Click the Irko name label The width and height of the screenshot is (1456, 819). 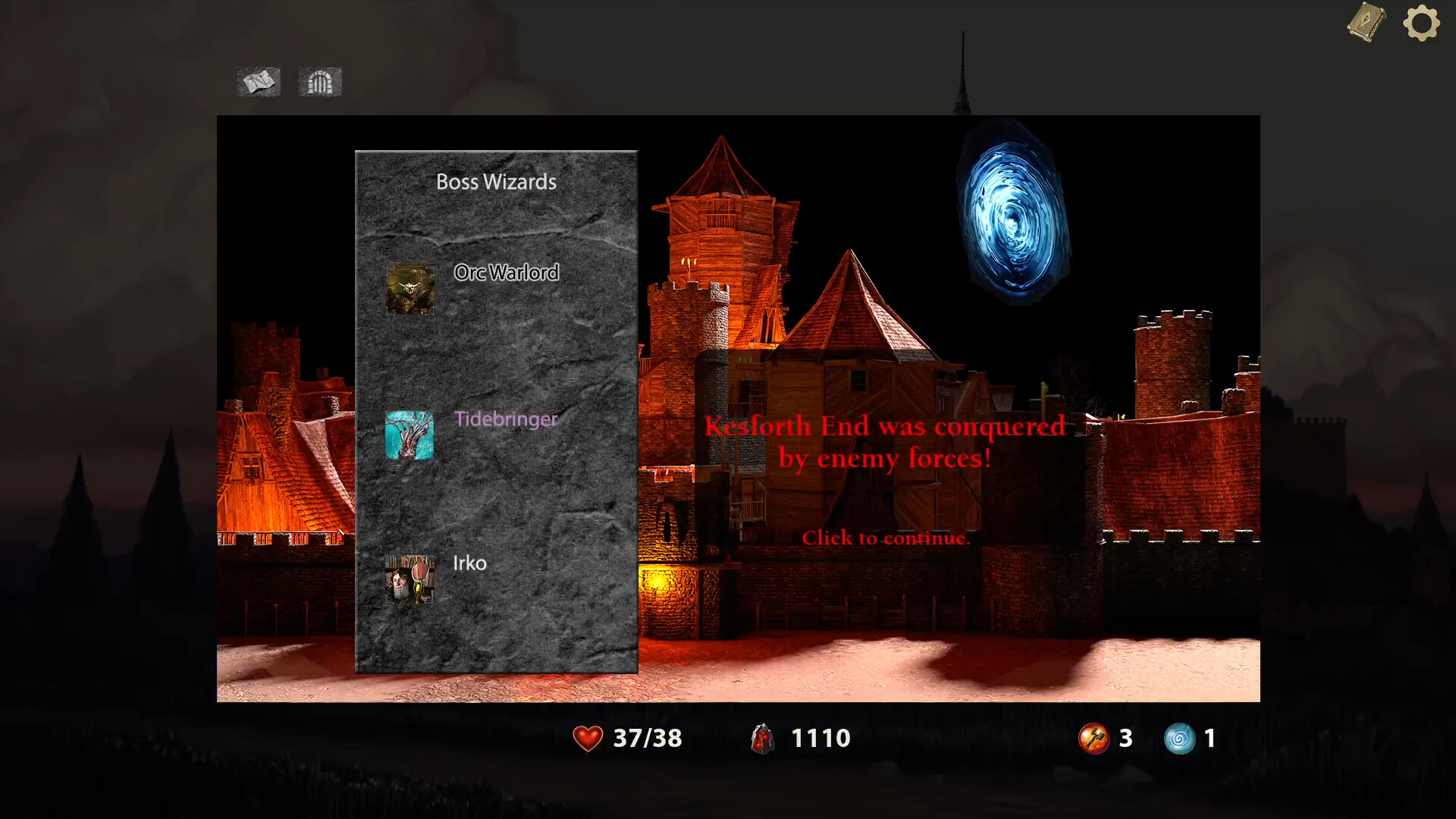click(469, 563)
